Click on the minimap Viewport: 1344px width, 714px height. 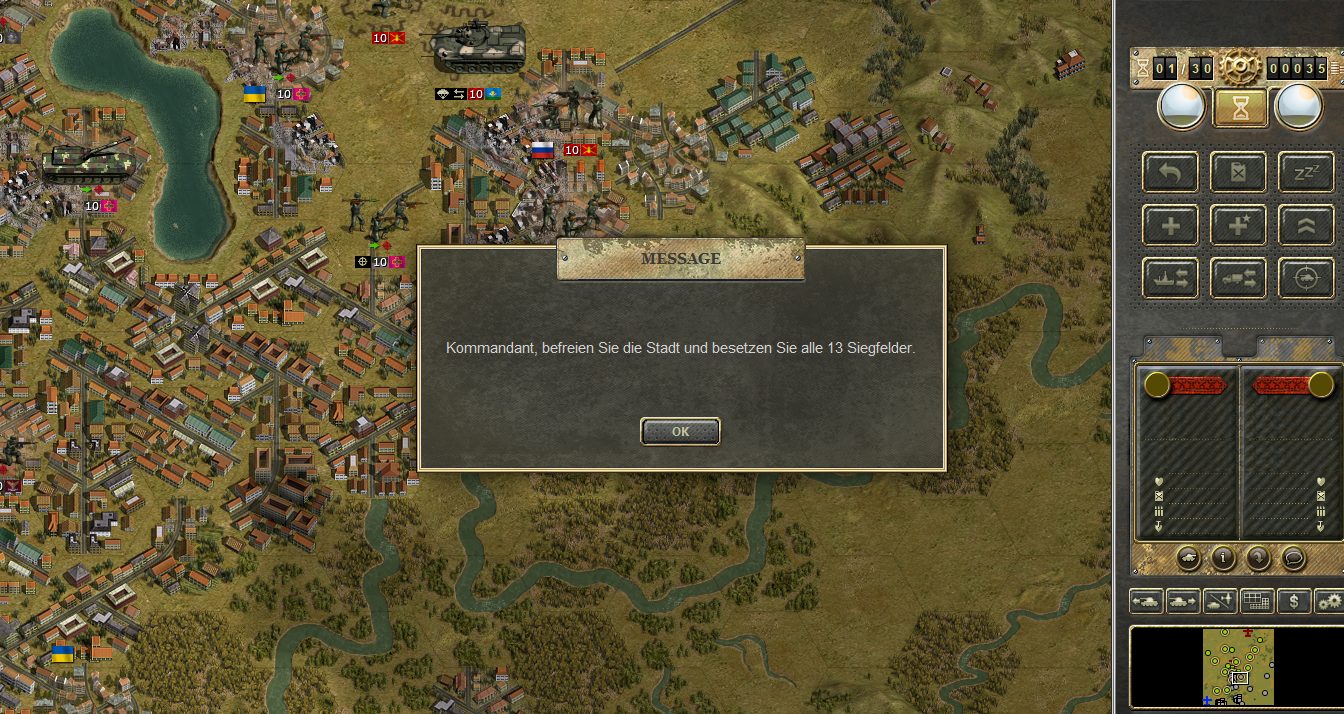pyautogui.click(x=1238, y=666)
